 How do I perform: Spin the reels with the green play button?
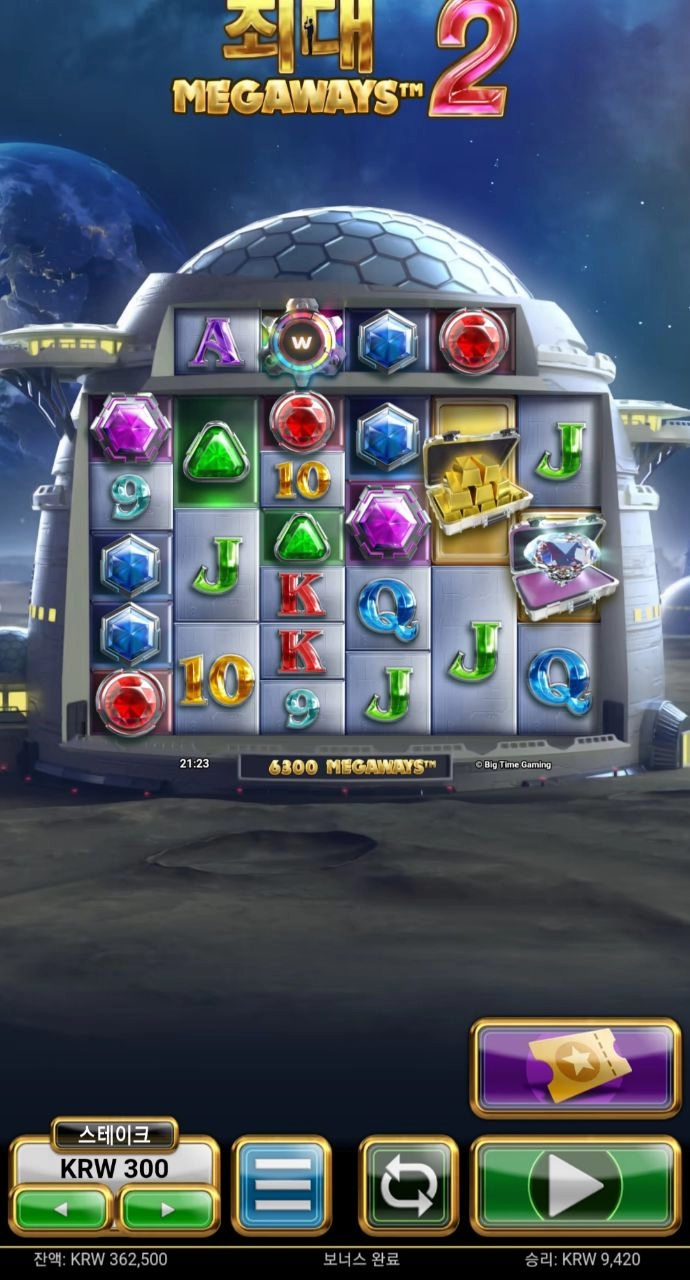coord(575,1186)
